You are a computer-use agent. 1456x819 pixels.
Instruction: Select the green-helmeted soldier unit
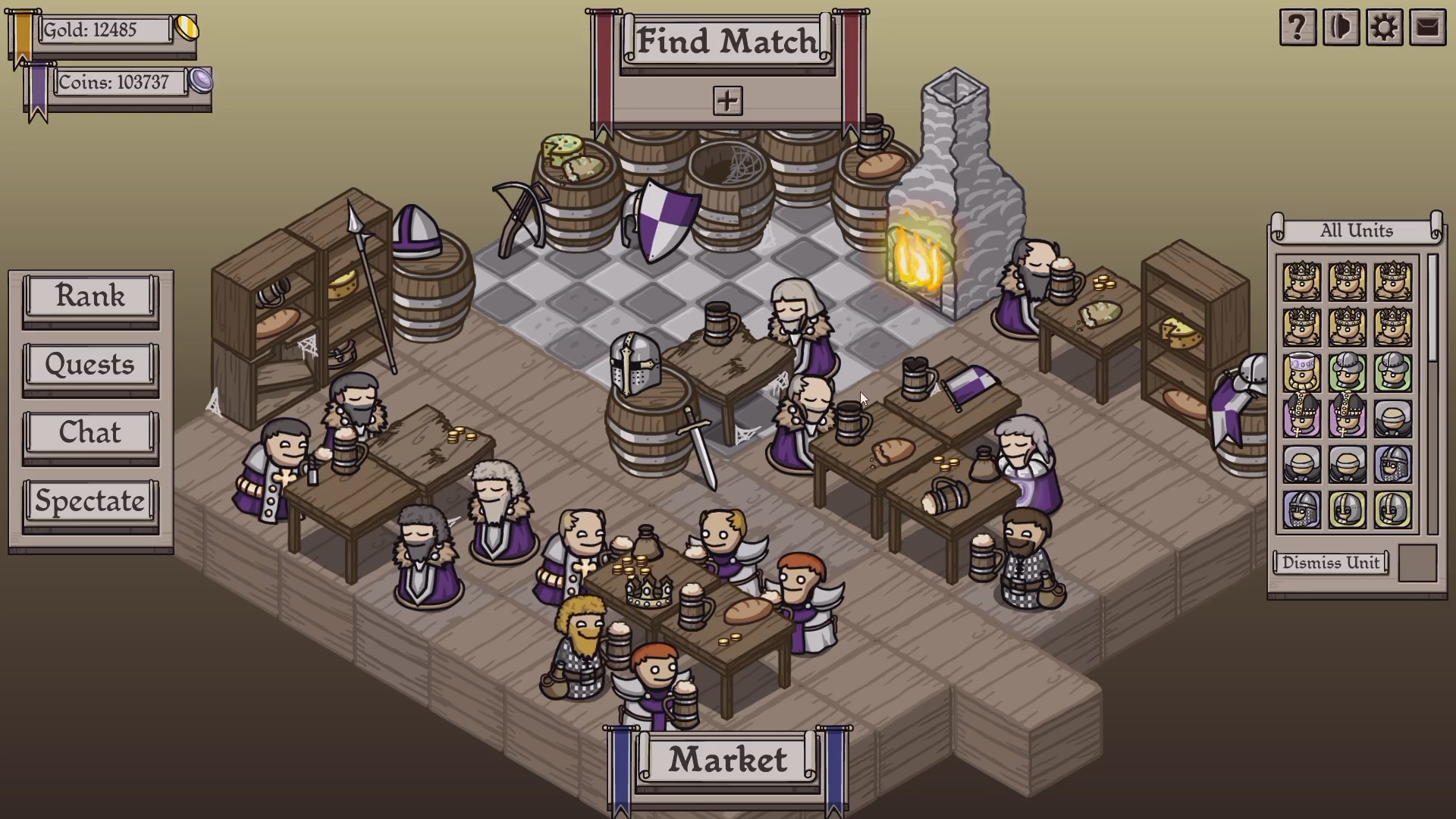click(x=1347, y=371)
